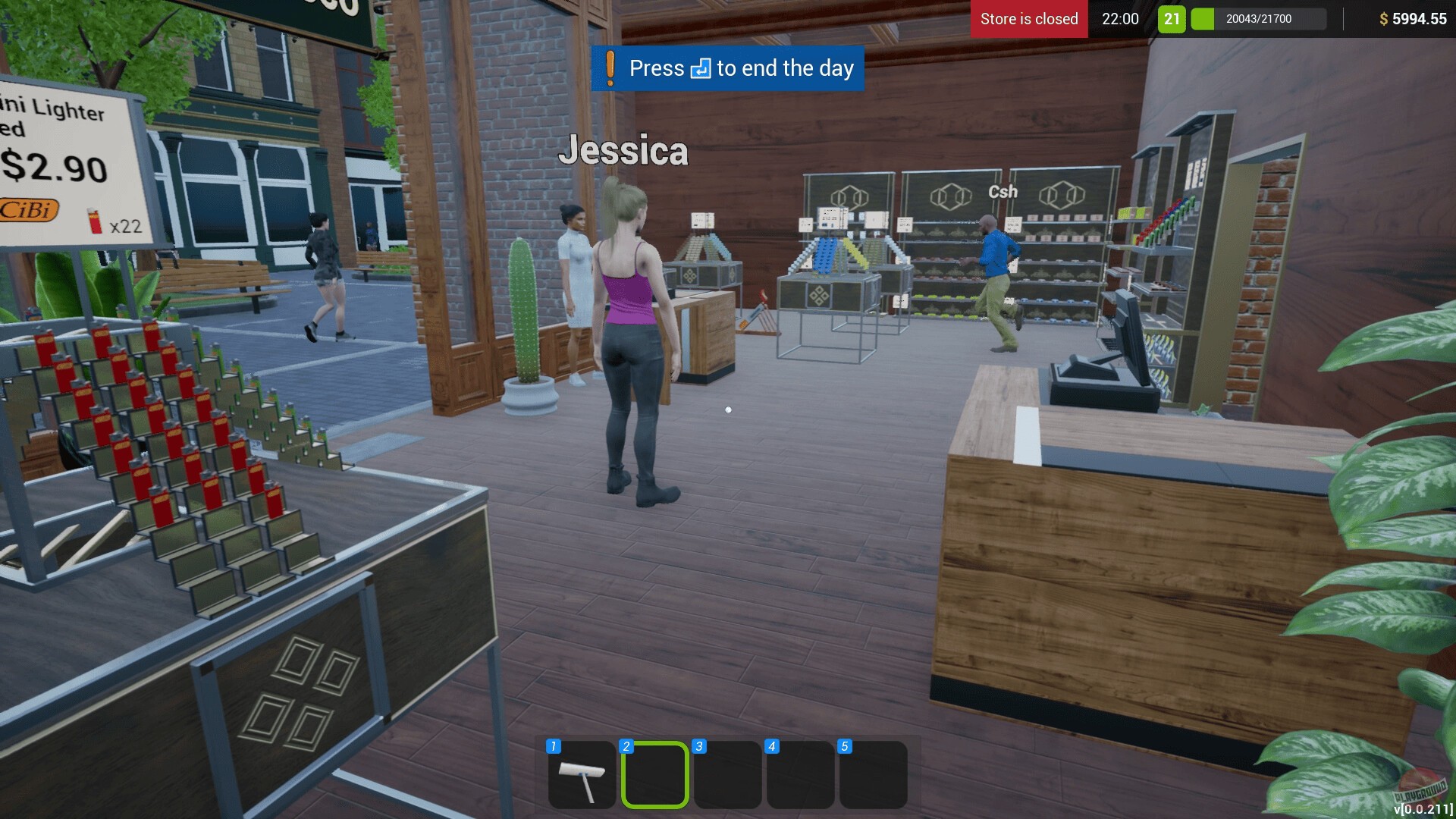Click the 'Store is closed' status banner

(1028, 19)
